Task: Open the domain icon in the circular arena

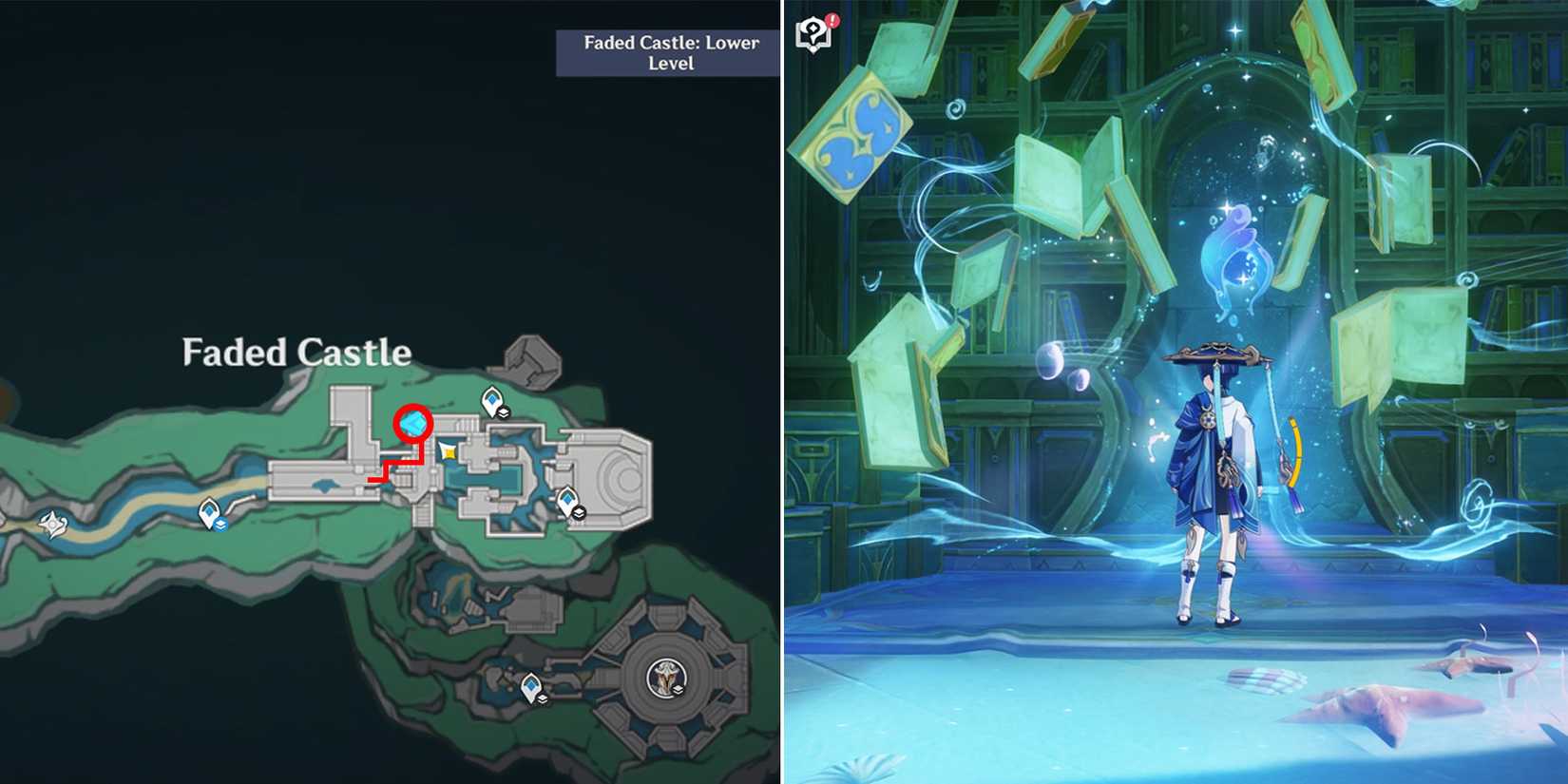Action: click(665, 677)
